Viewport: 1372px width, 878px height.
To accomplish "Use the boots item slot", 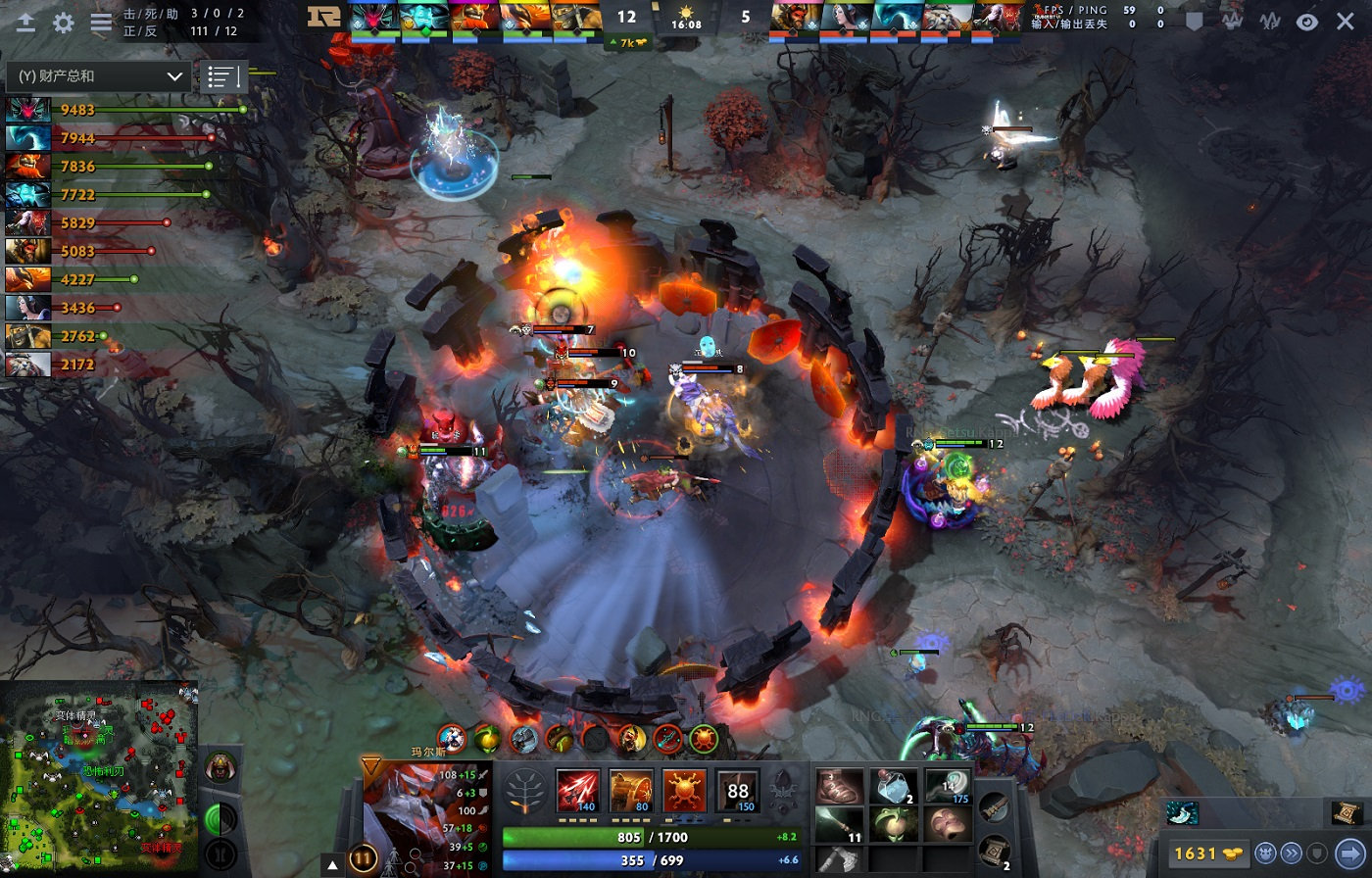I will [840, 786].
